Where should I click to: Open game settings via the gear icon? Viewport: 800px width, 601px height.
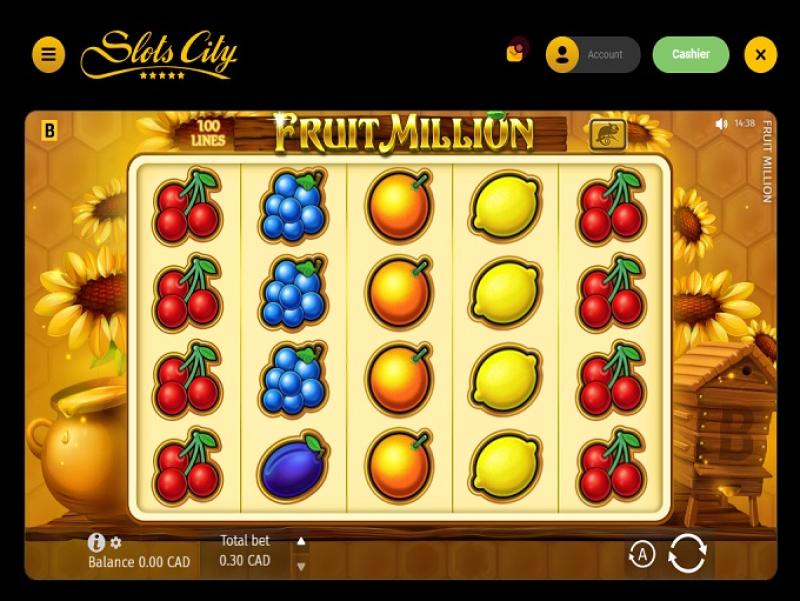pyautogui.click(x=116, y=543)
